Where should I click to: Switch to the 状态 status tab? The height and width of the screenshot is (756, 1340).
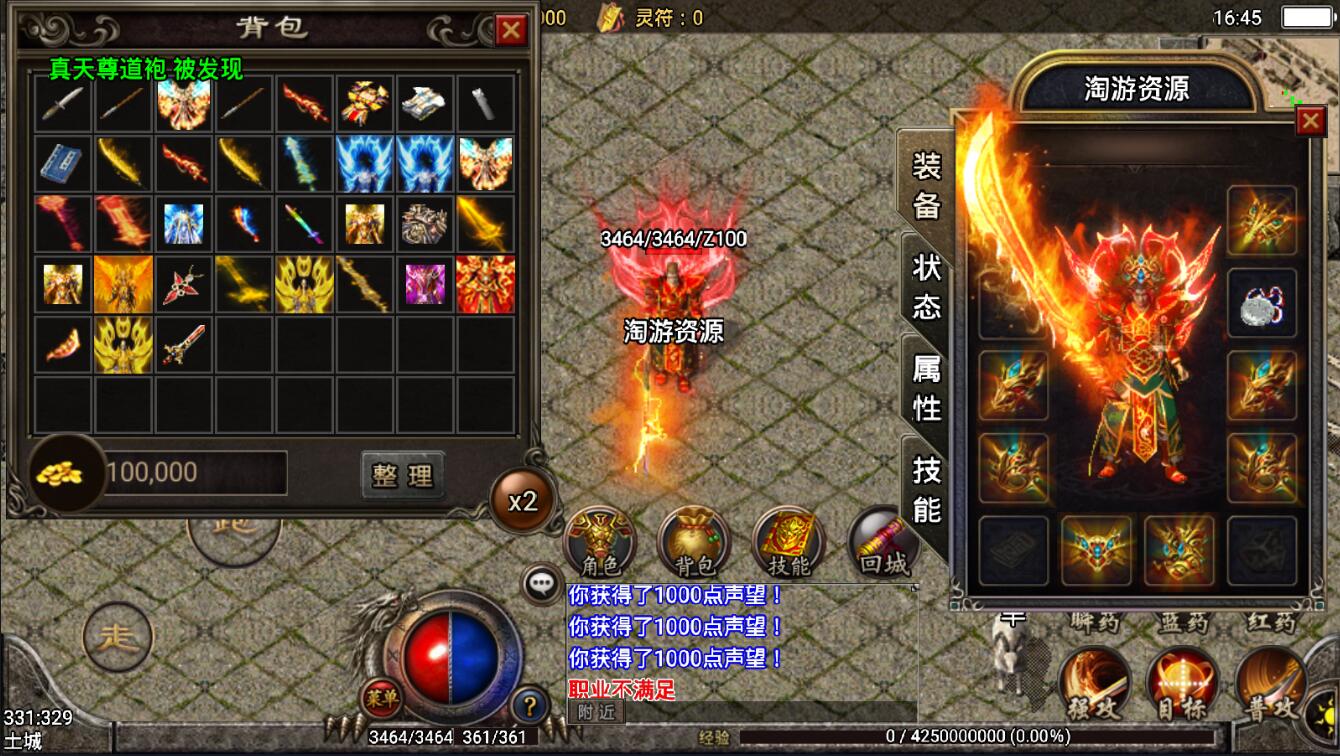pyautogui.click(x=926, y=285)
